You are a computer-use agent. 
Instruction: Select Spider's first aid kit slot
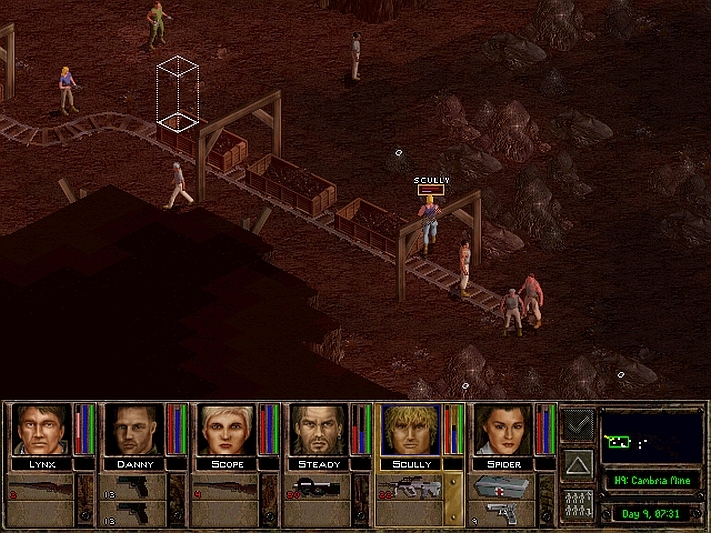click(500, 487)
